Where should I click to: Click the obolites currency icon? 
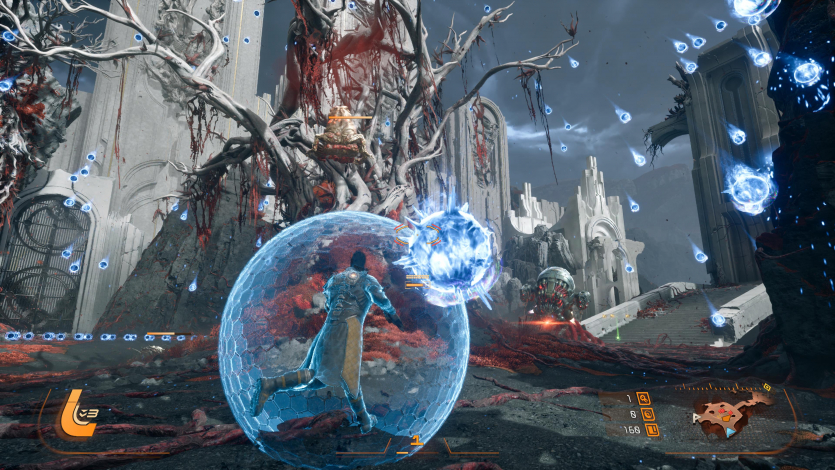click(x=651, y=430)
